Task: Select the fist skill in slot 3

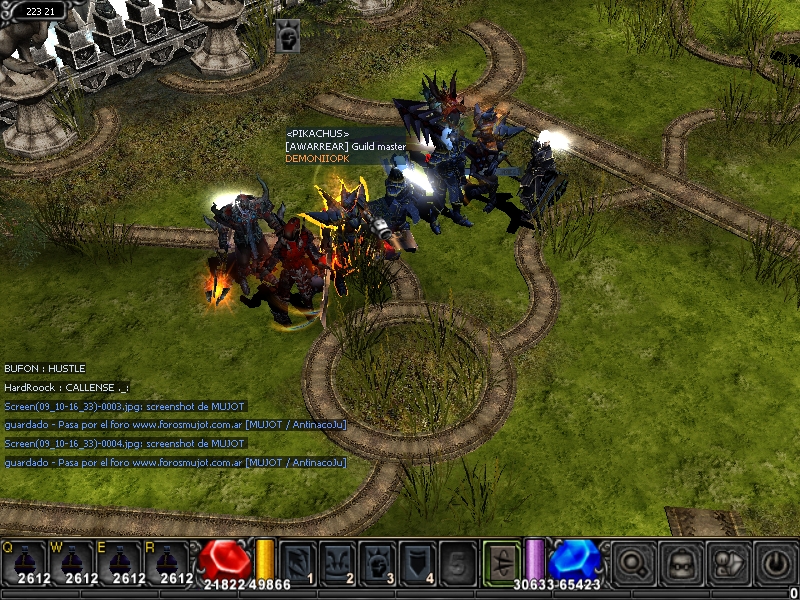Action: (378, 562)
